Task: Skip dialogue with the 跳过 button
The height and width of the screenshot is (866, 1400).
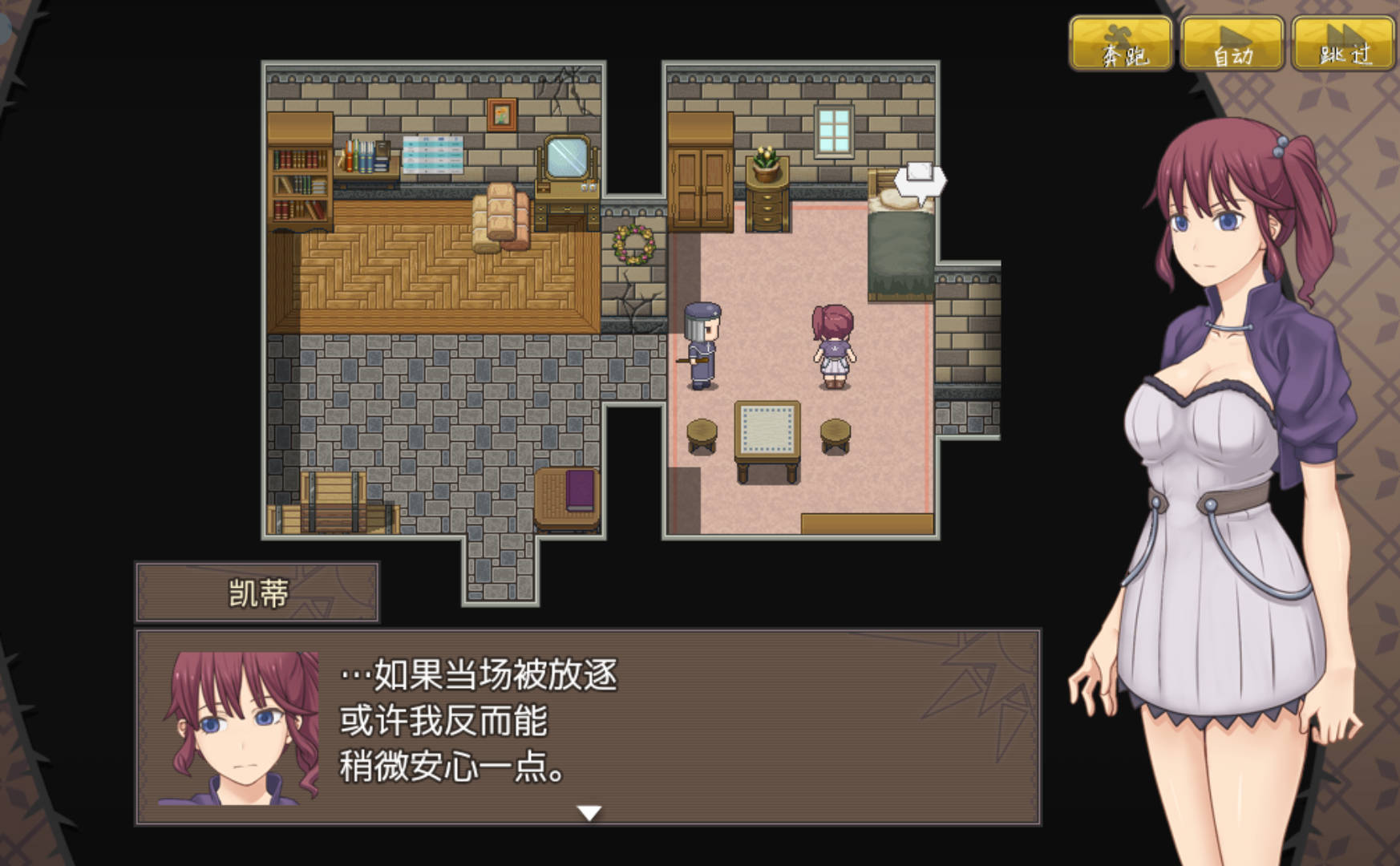Action: coord(1343,45)
